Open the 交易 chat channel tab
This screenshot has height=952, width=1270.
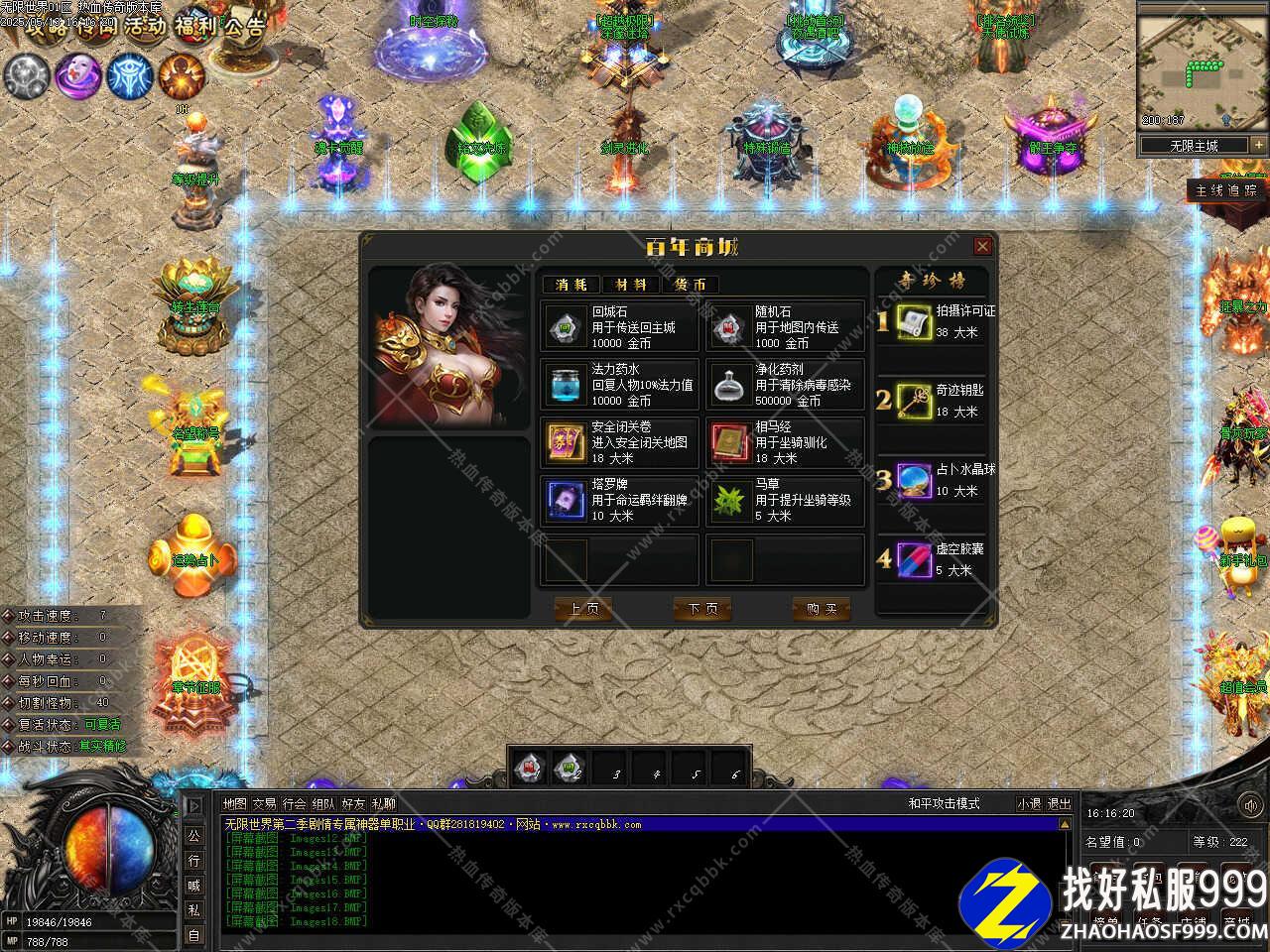264,804
